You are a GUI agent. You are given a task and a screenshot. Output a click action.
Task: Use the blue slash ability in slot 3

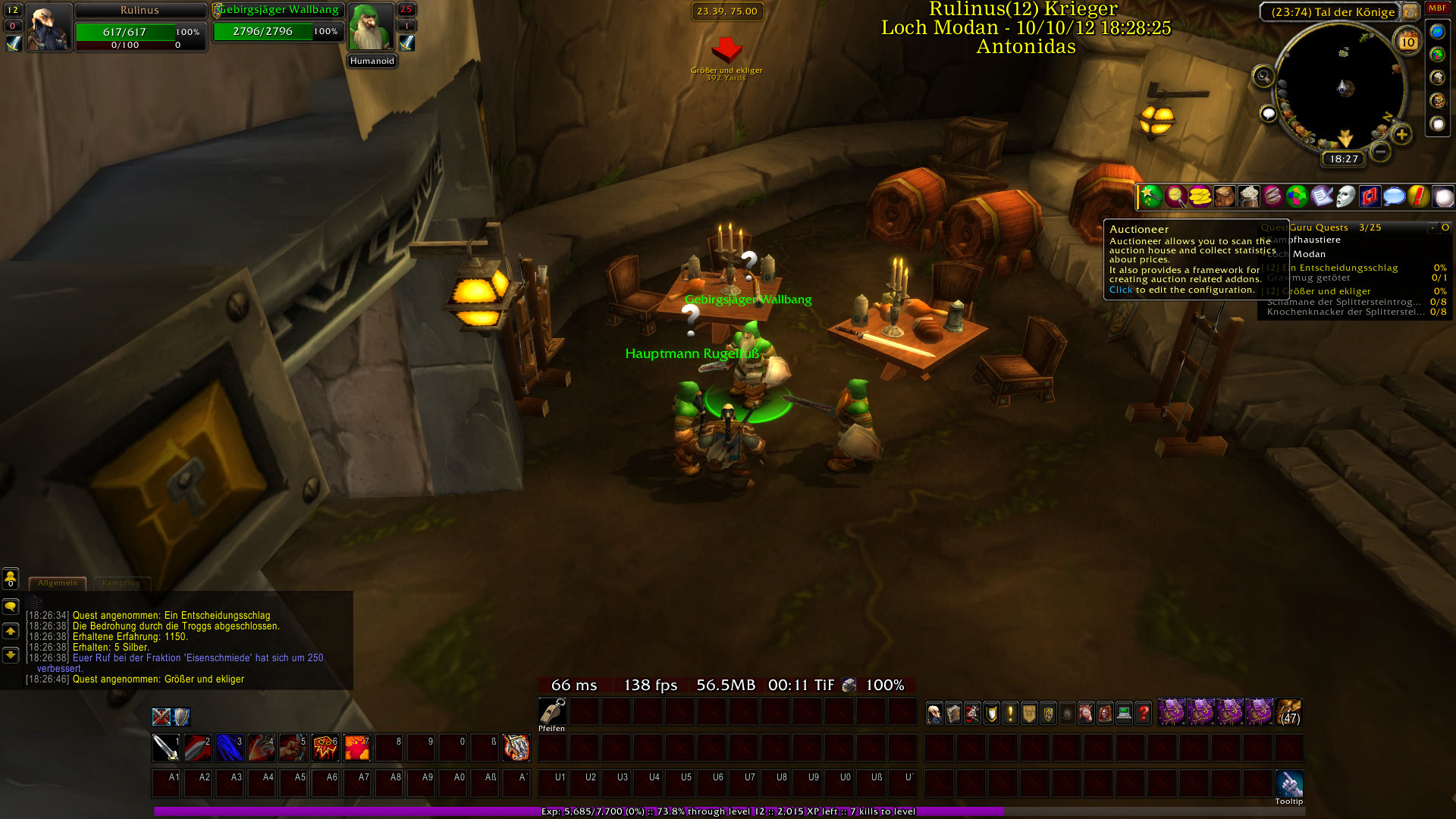point(229,748)
